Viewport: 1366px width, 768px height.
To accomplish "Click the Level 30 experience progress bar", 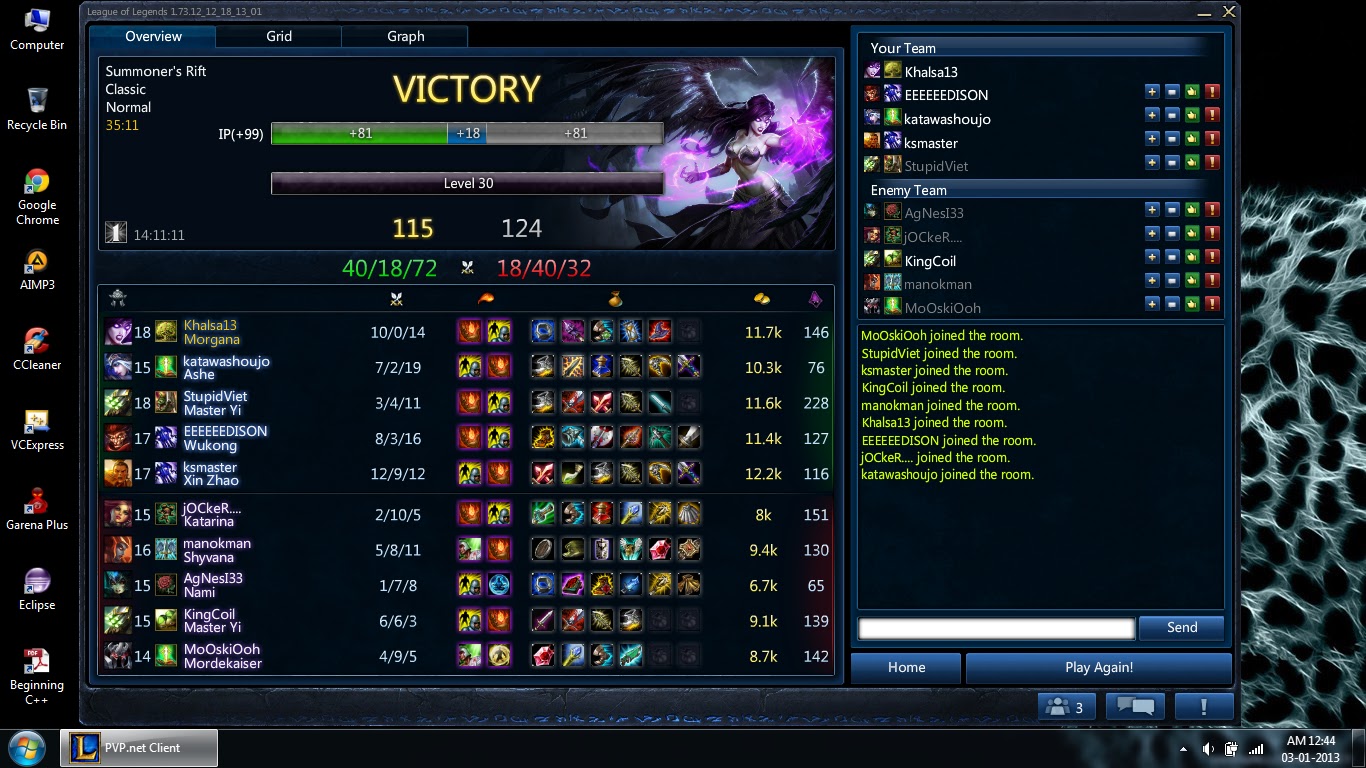I will pos(467,182).
